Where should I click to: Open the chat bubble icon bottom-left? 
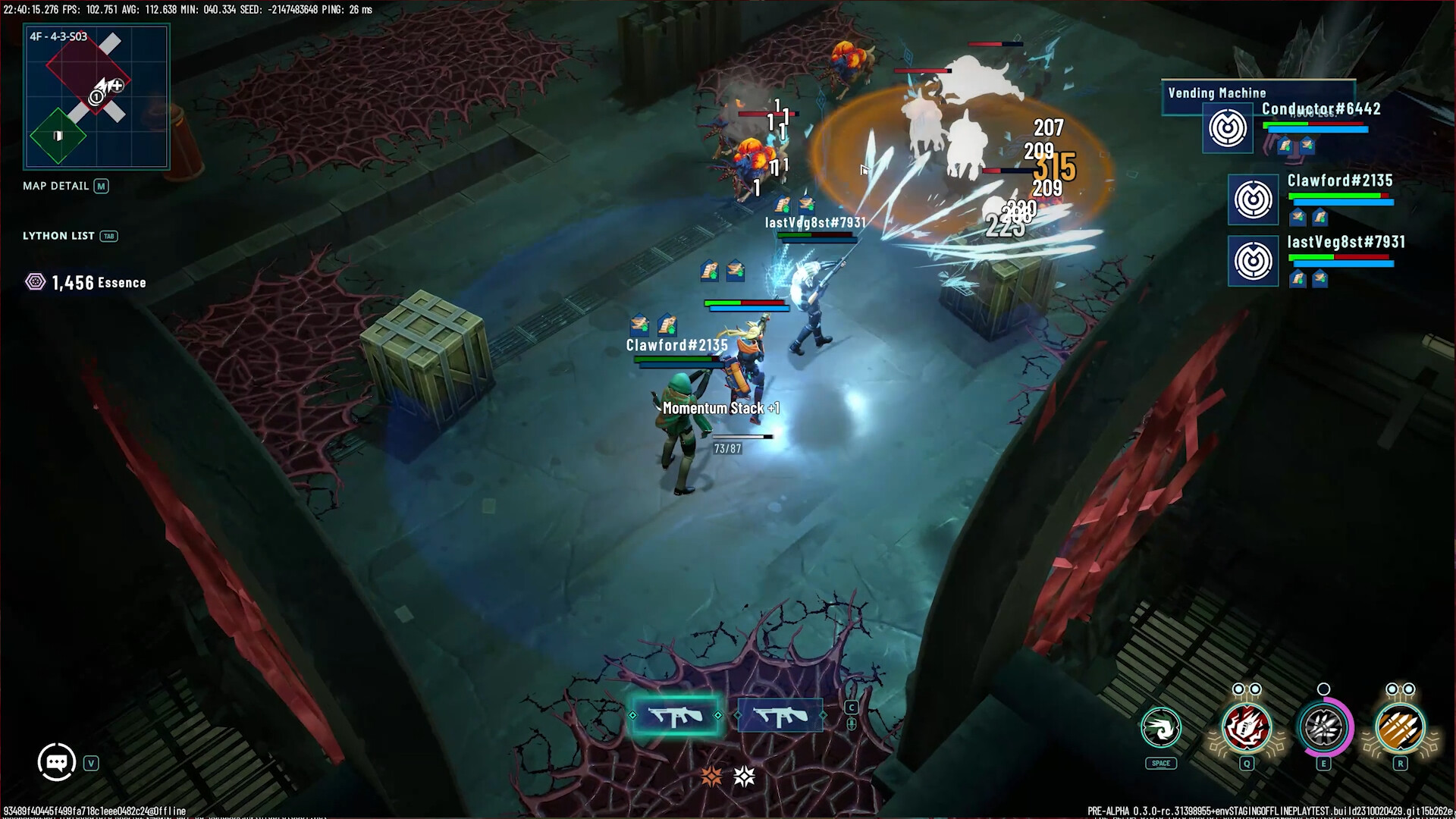click(56, 761)
